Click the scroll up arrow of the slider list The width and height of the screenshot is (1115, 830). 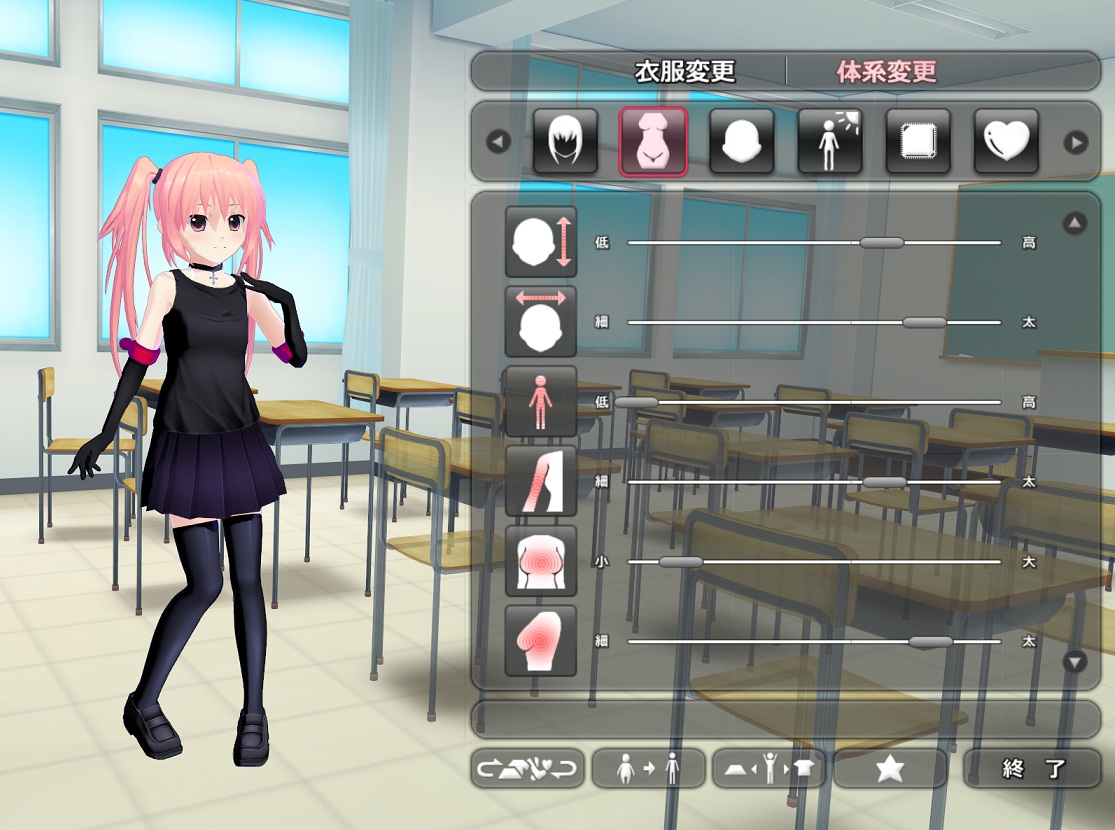(1075, 223)
